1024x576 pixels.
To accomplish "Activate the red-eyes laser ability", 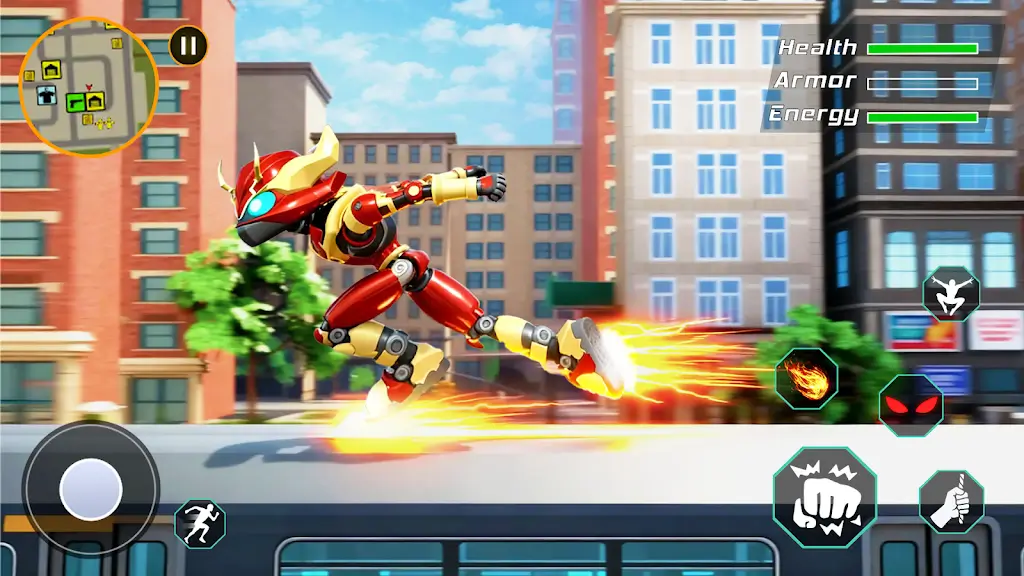I will coord(910,405).
